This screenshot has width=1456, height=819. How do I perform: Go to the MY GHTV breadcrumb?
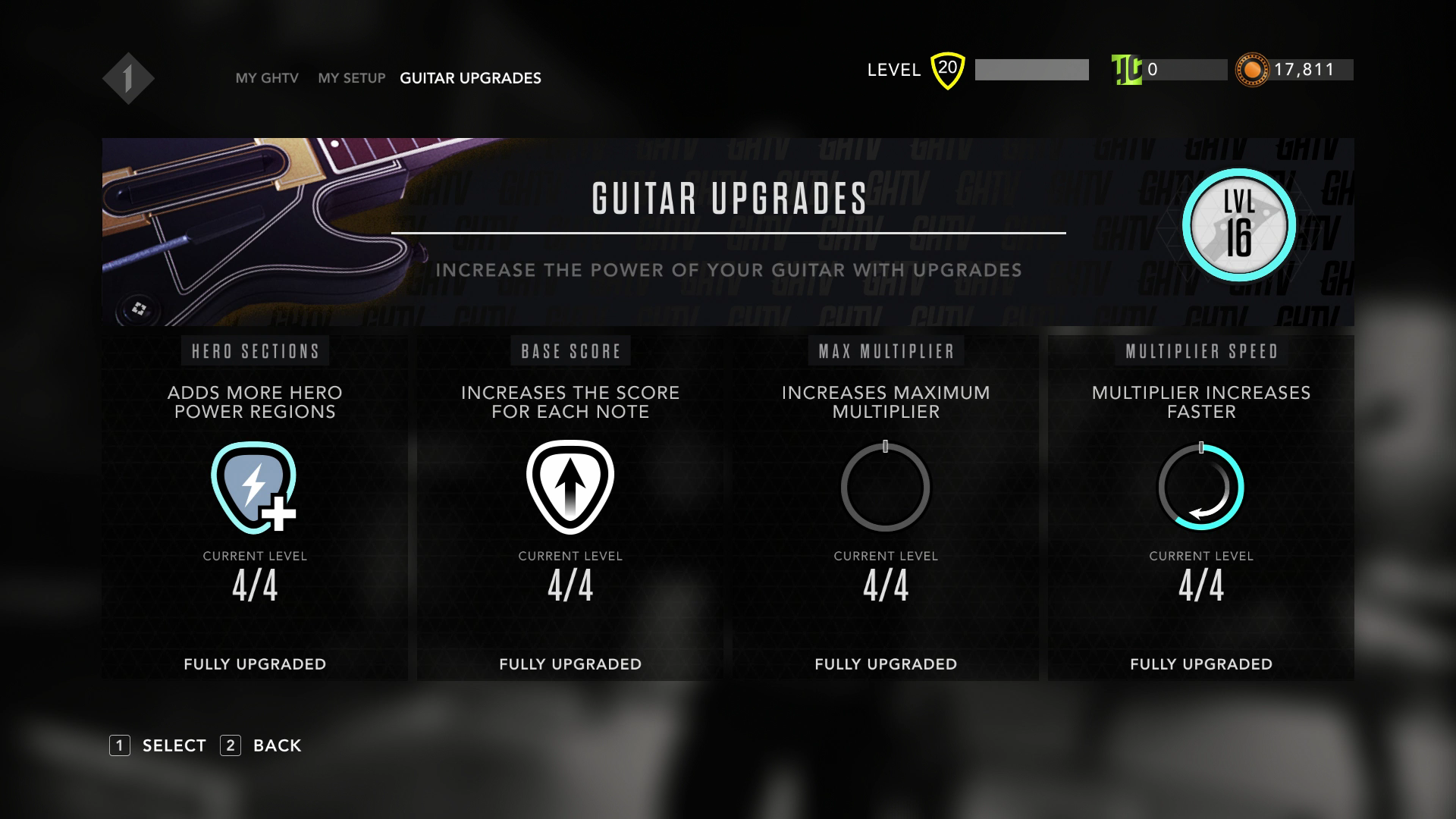pos(267,78)
